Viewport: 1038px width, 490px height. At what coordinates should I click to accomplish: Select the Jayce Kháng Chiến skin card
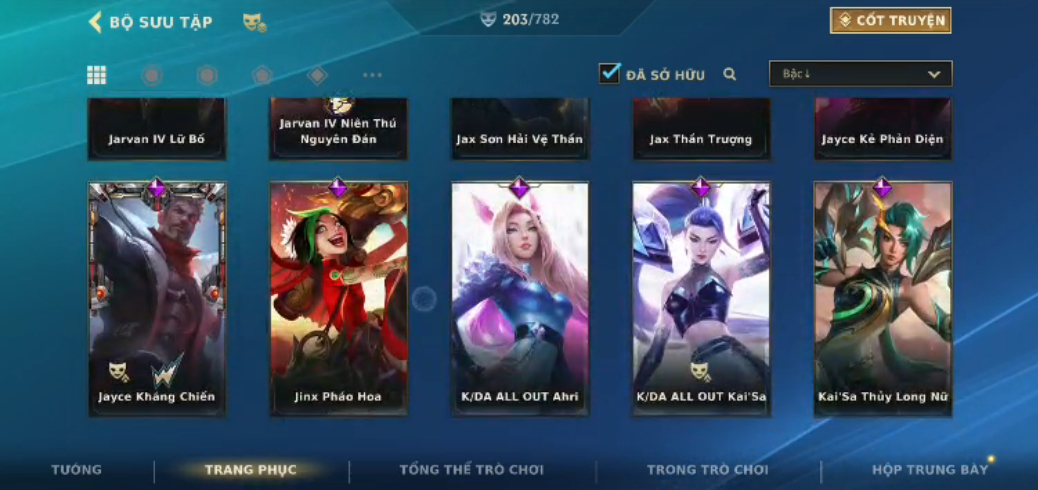pyautogui.click(x=157, y=298)
